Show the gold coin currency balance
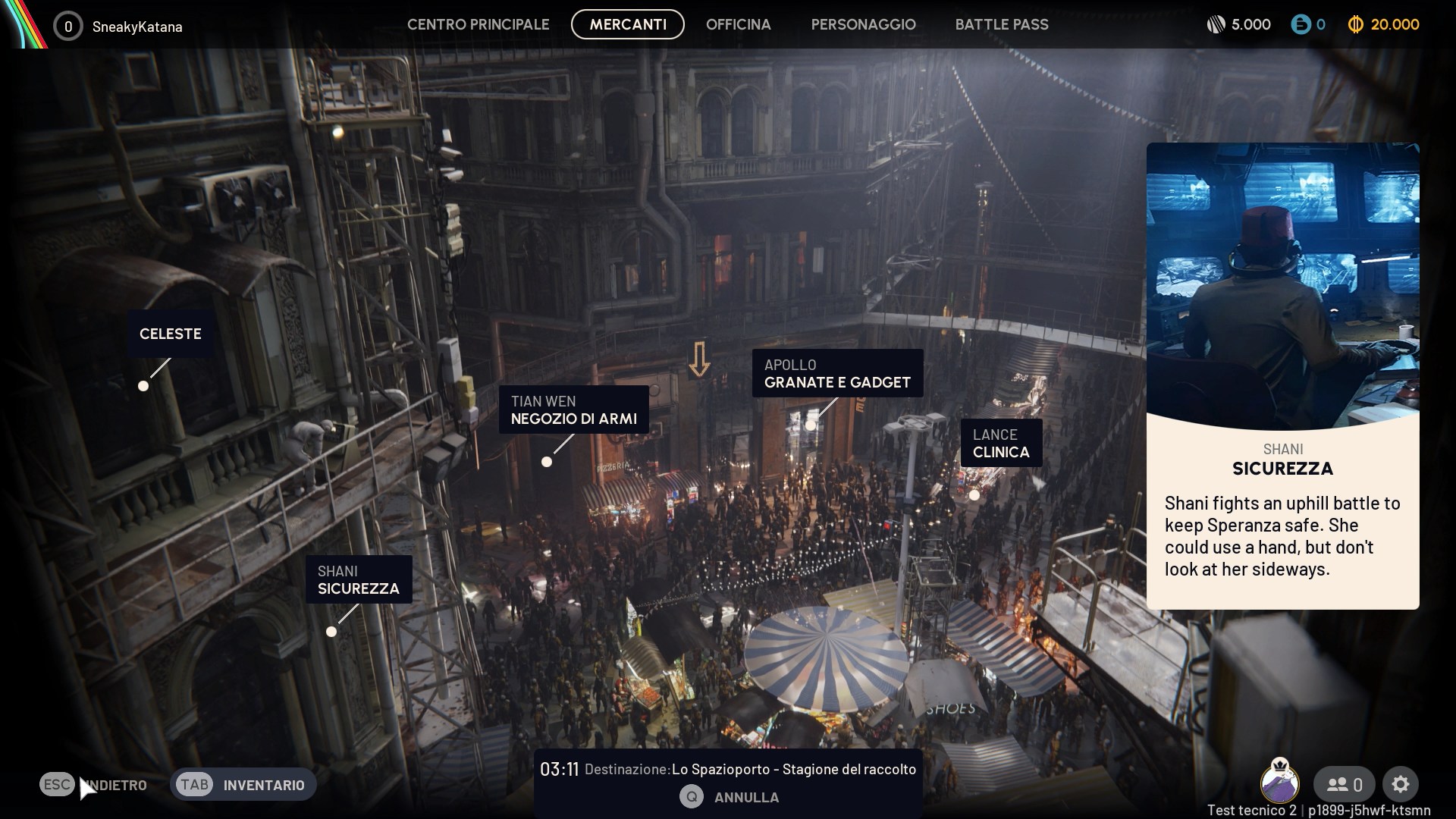1456x819 pixels. (1384, 24)
